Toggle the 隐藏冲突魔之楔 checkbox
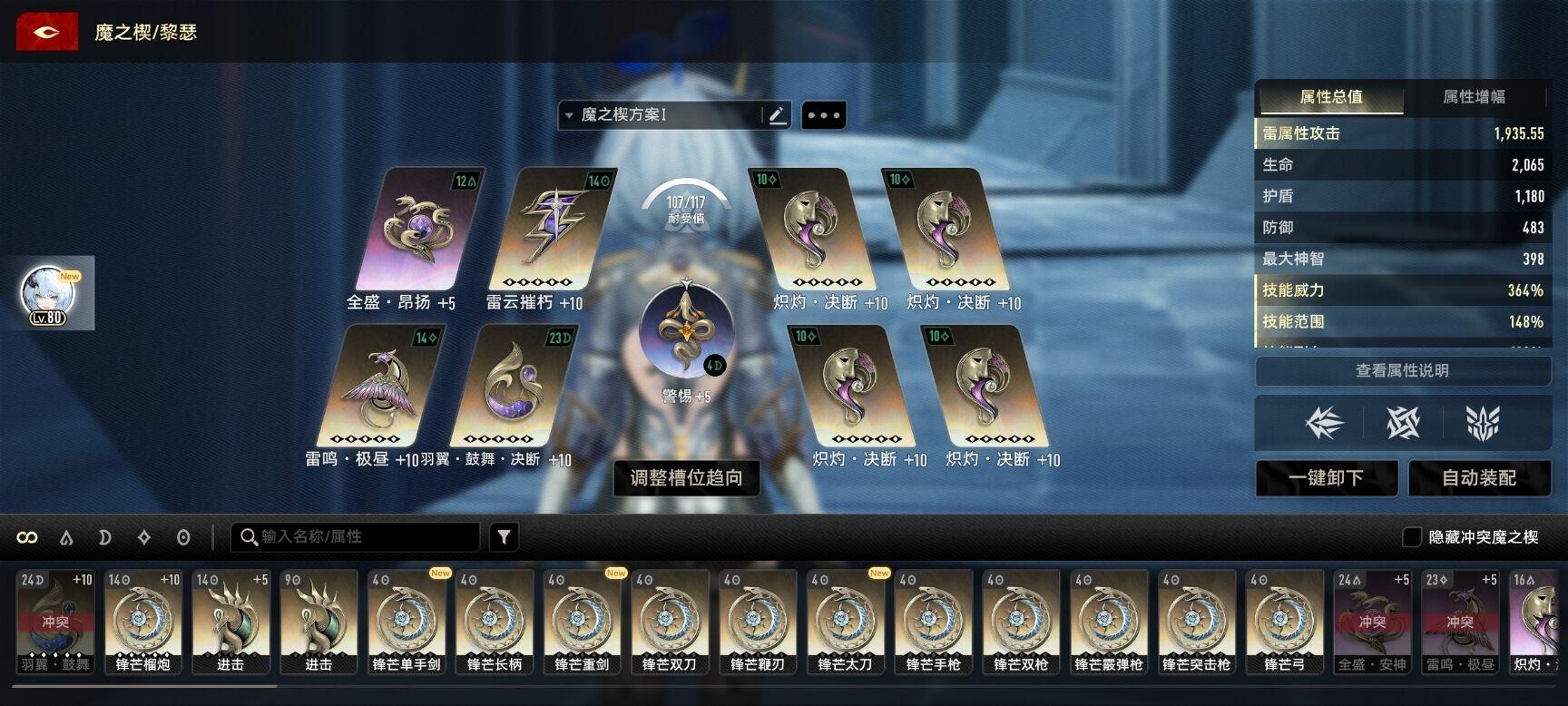This screenshot has width=1568, height=706. 1412,537
